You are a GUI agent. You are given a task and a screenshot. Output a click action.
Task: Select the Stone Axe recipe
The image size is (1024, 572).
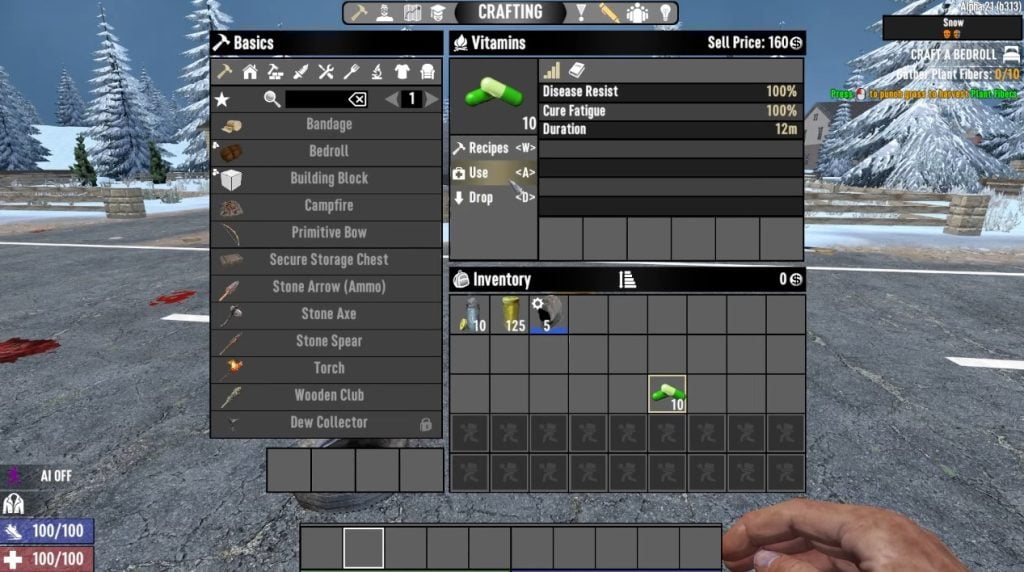coord(327,314)
